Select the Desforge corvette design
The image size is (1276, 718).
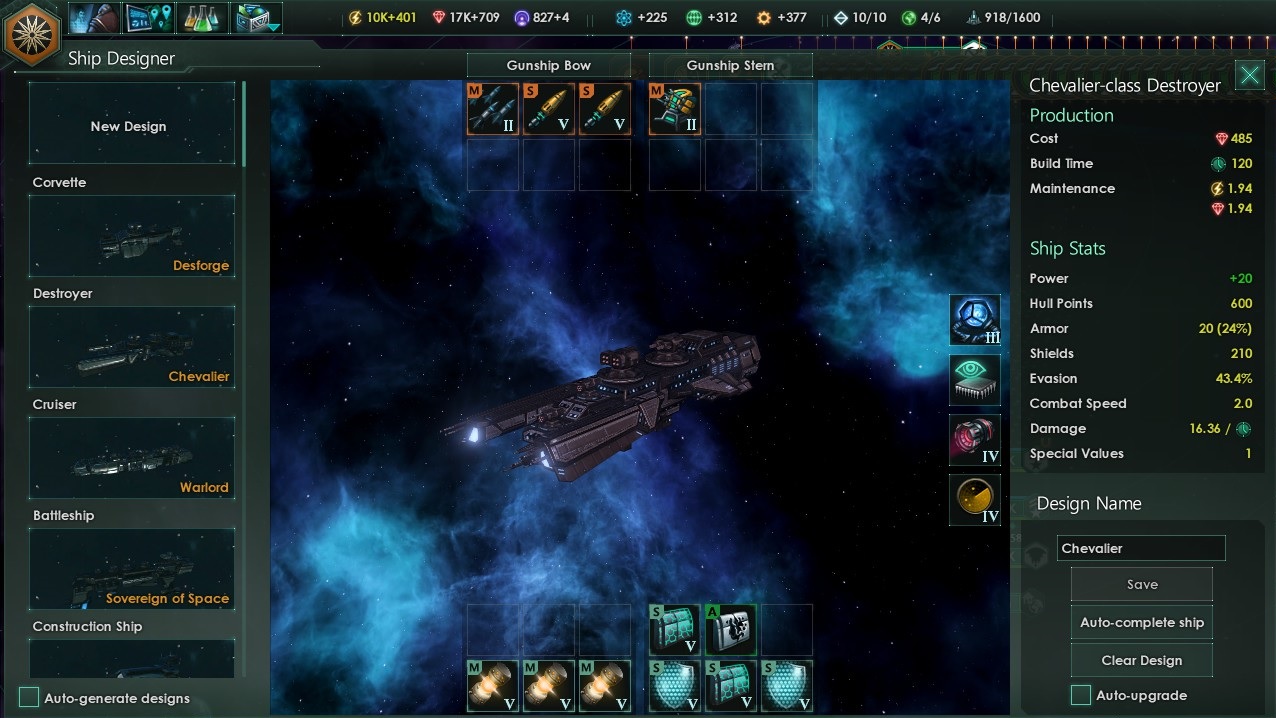click(x=131, y=235)
